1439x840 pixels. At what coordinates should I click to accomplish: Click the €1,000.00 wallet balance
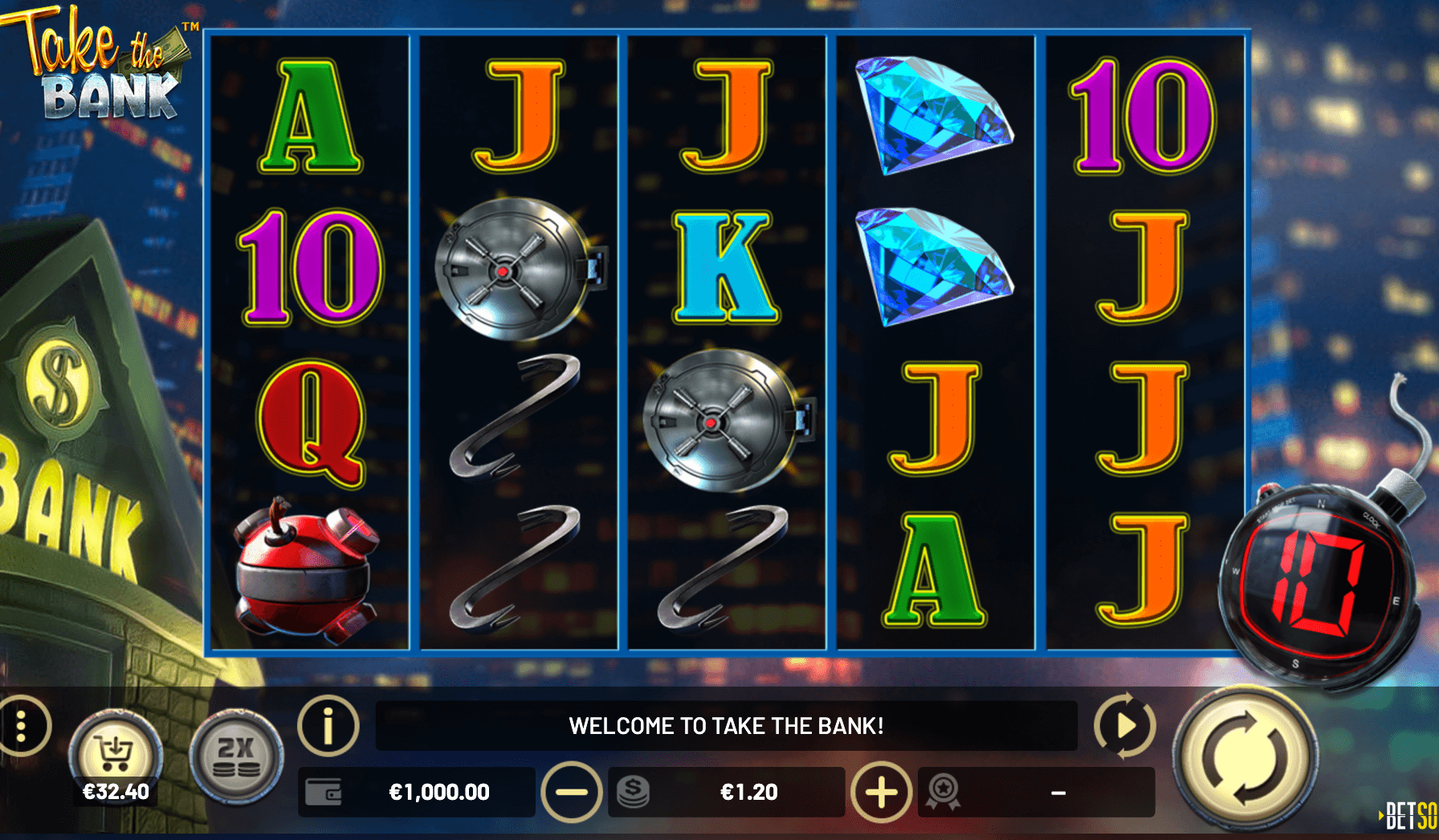(438, 793)
